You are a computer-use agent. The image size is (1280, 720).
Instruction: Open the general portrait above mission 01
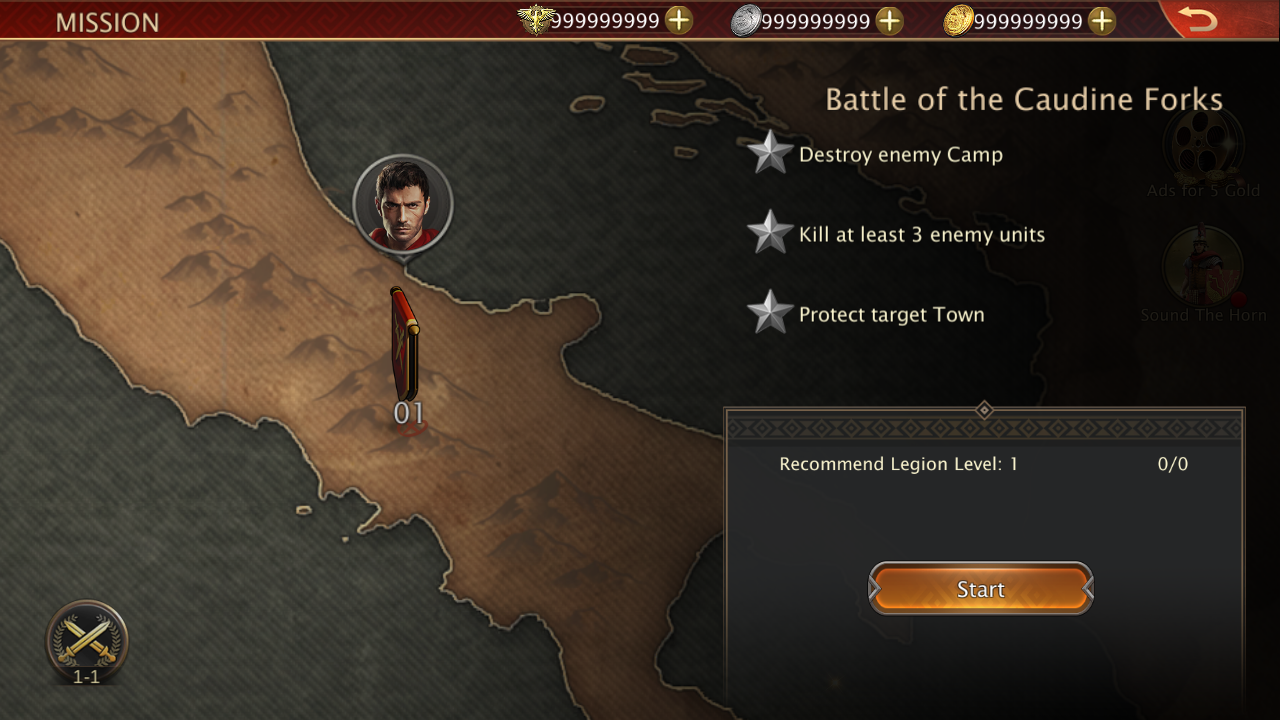403,204
